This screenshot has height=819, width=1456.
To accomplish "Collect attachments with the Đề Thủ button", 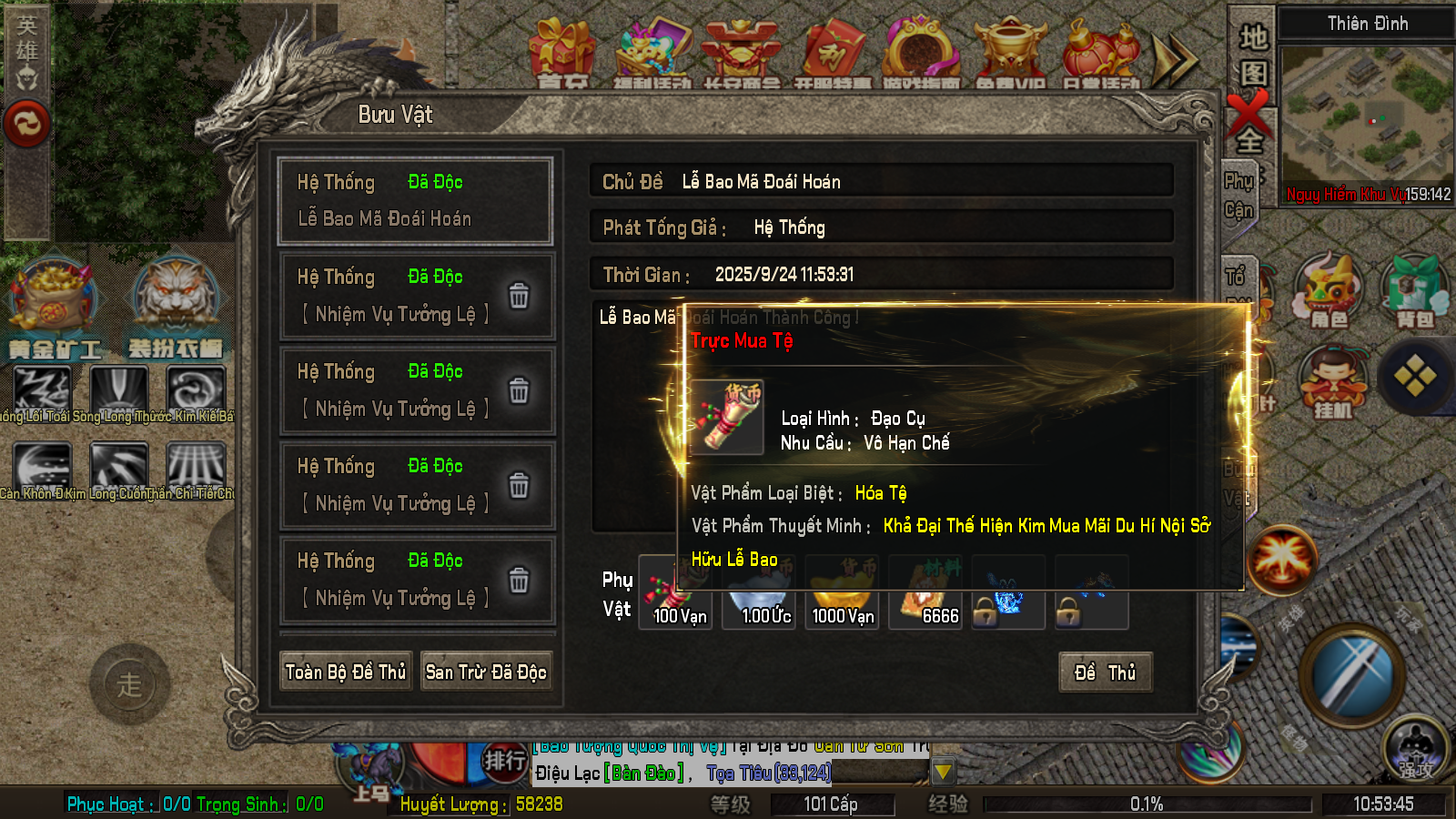I will (x=1105, y=672).
